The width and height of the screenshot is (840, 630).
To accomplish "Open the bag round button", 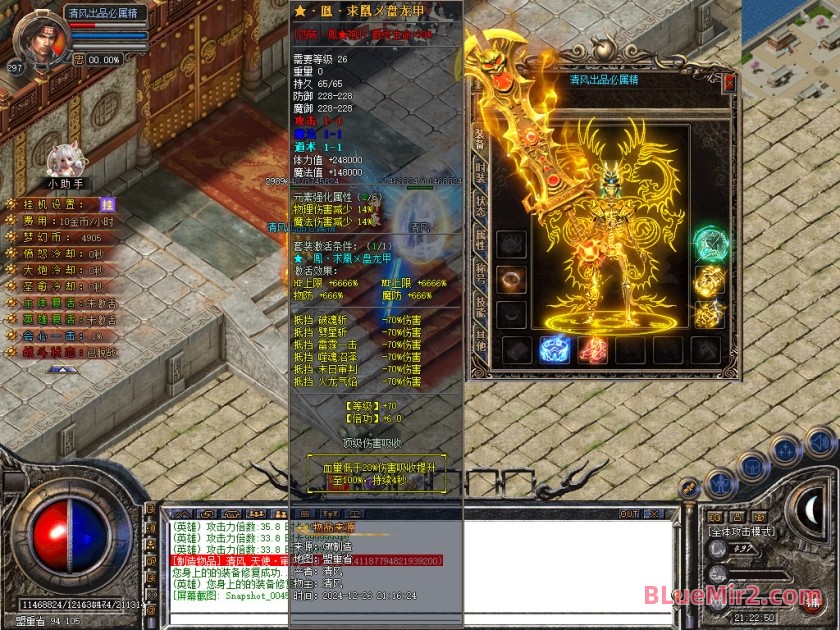I will (753, 467).
